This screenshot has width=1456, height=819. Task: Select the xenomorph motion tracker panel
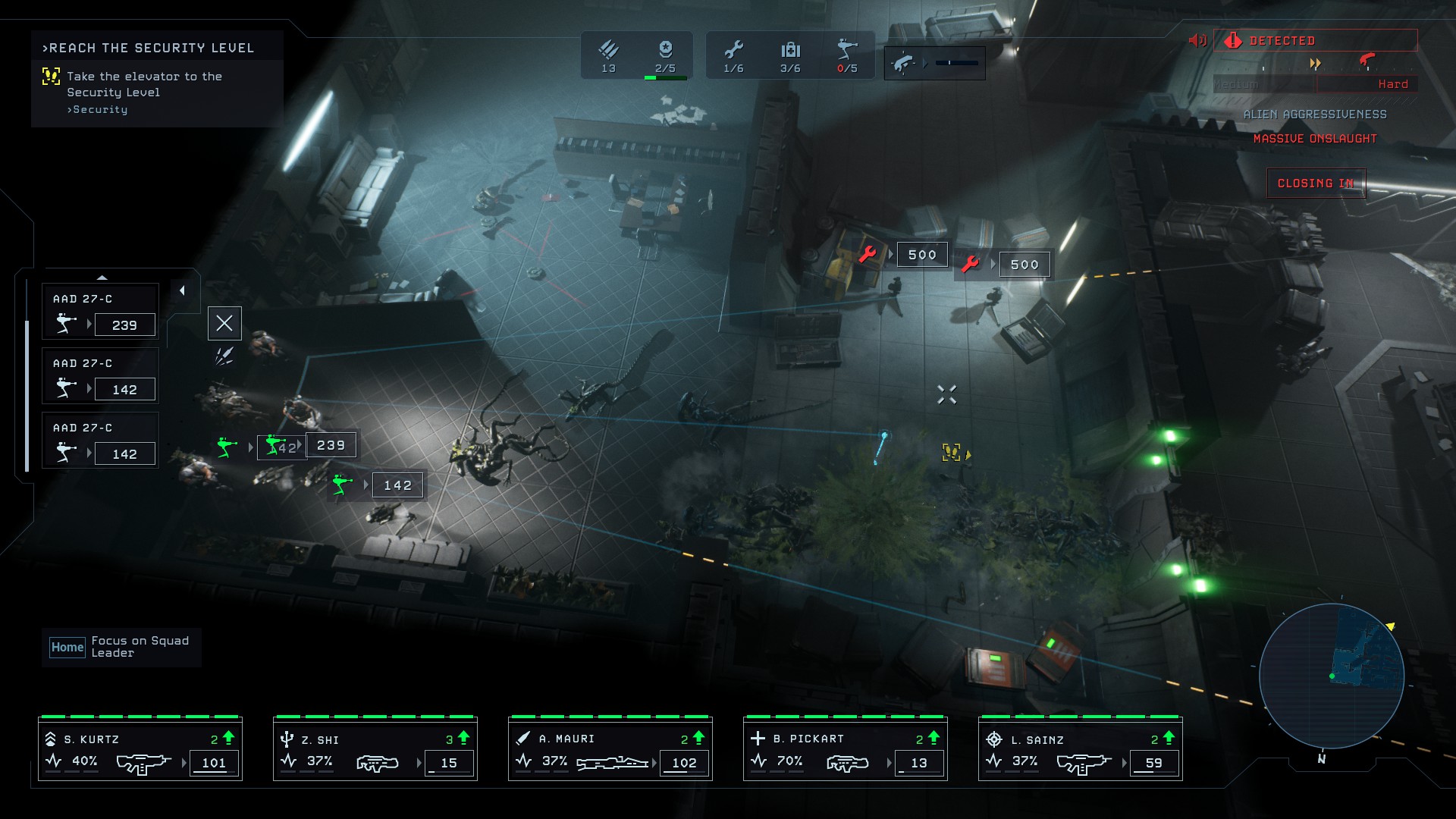[934, 64]
